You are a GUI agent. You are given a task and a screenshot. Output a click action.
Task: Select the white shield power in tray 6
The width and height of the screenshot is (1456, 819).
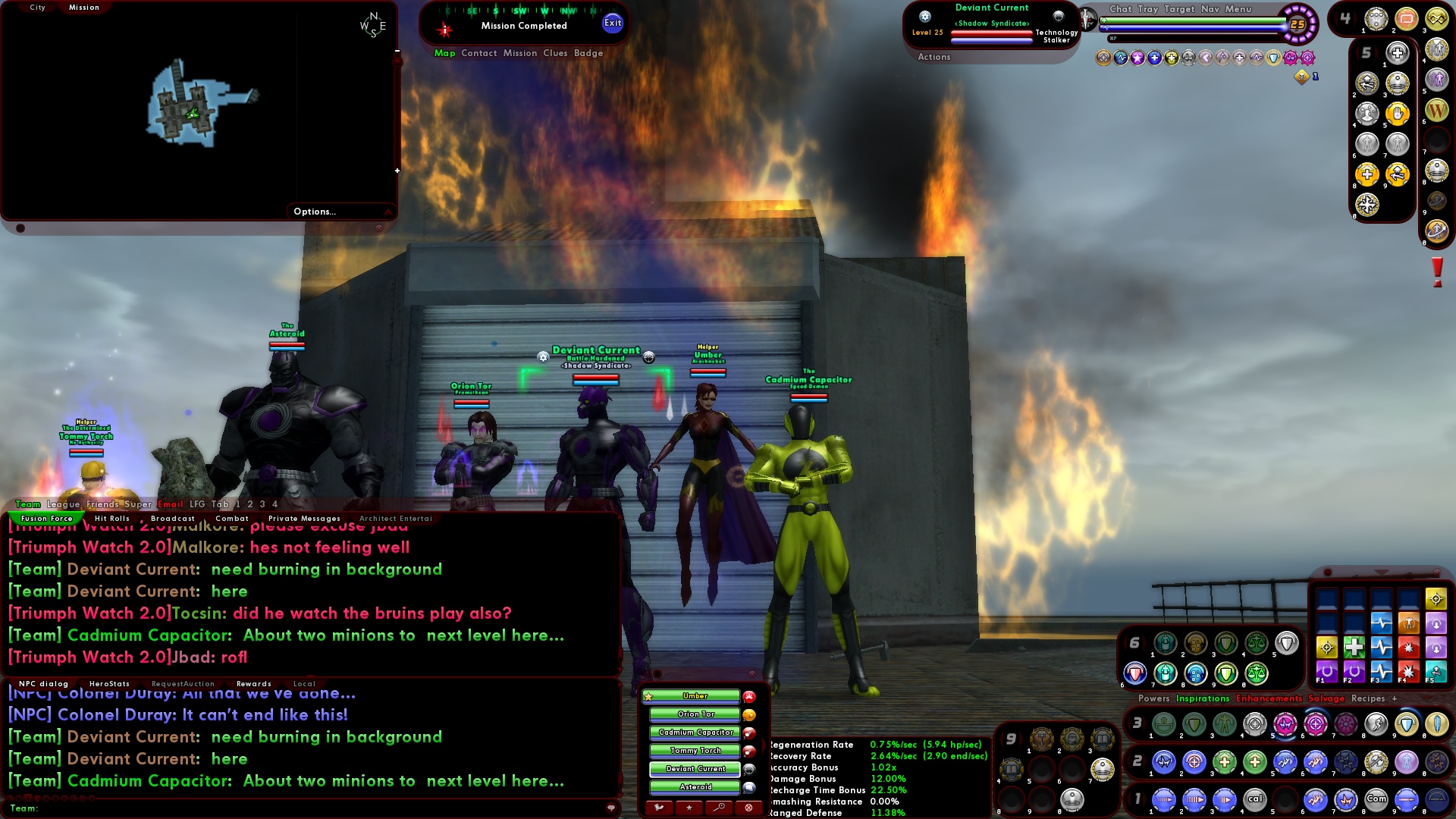click(1285, 643)
